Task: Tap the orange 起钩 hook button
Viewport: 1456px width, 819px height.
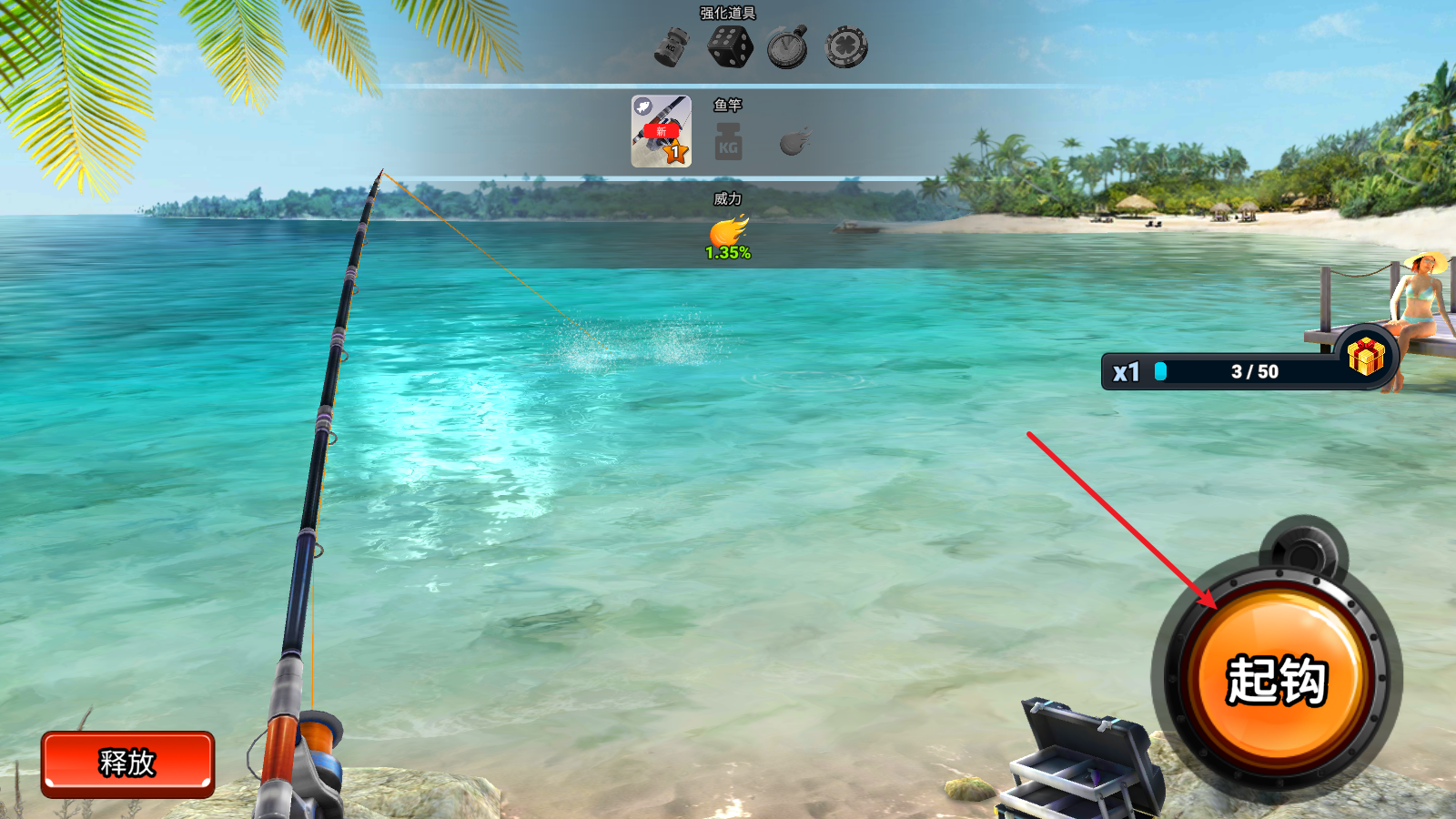Action: (x=1277, y=679)
